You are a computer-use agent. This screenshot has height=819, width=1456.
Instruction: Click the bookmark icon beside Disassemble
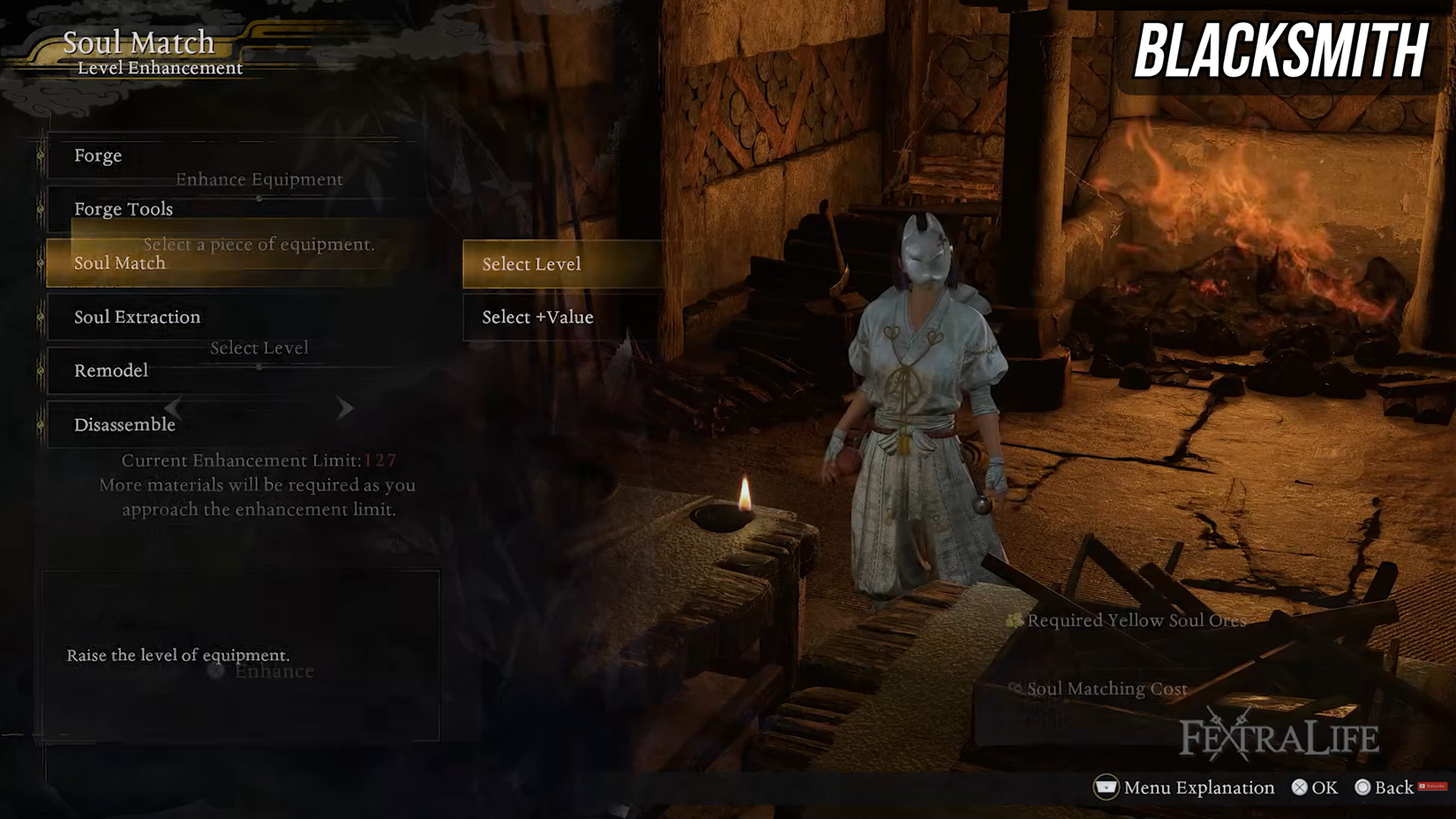pos(41,425)
